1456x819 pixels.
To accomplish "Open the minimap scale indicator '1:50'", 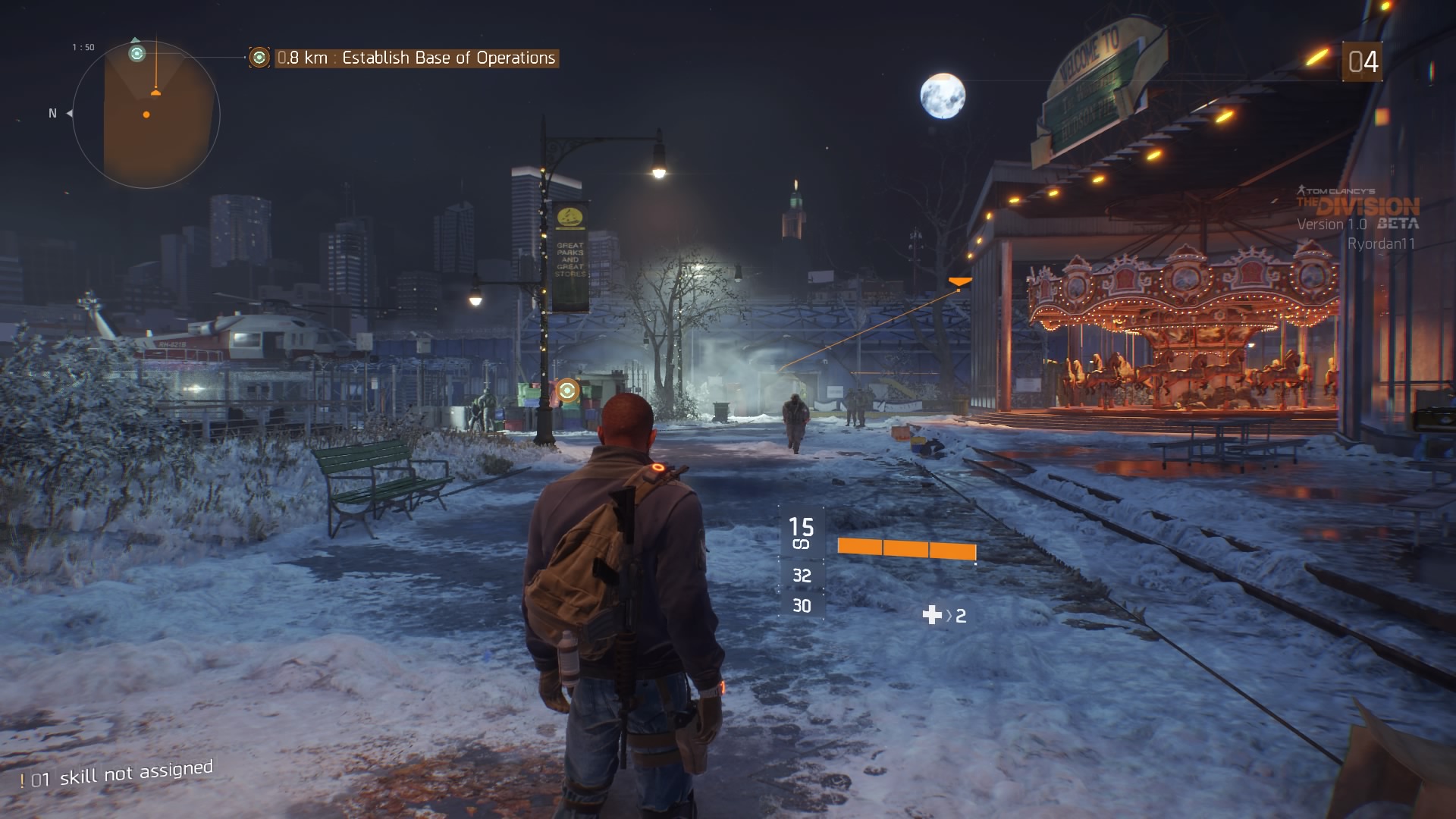I will pyautogui.click(x=83, y=47).
